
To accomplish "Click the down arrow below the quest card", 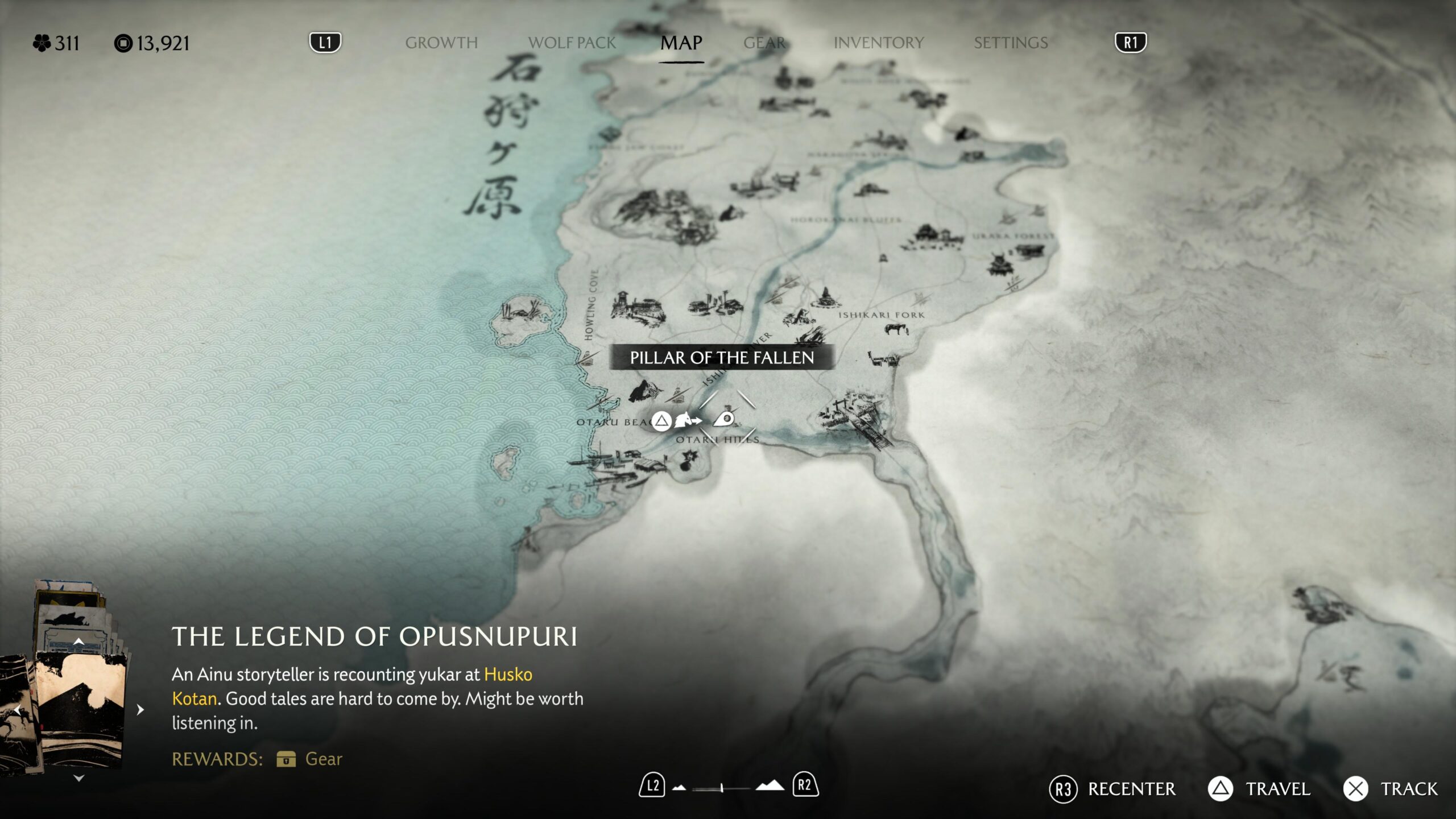I will [x=79, y=778].
